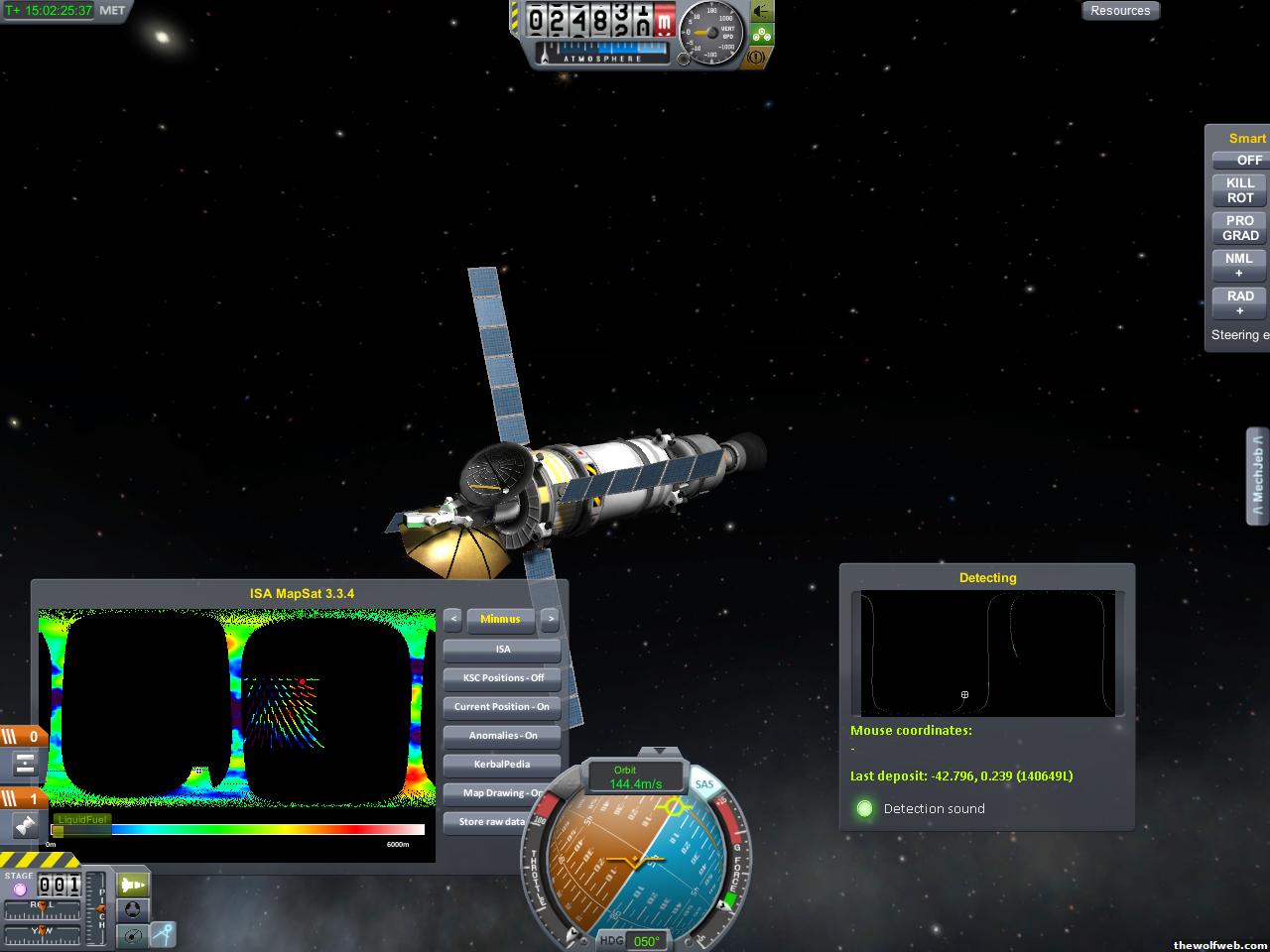
Task: Choose the NML + orientation
Action: coord(1240,266)
